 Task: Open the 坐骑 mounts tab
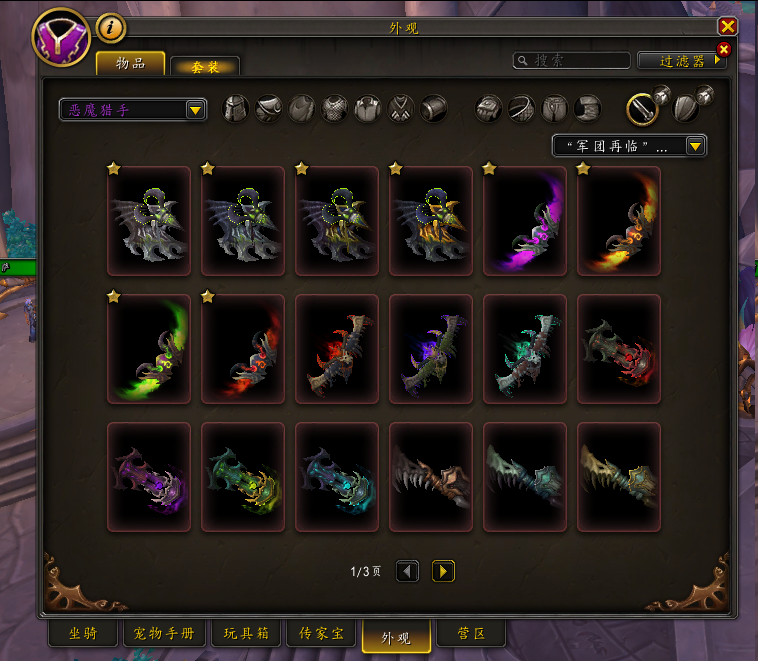(82, 634)
